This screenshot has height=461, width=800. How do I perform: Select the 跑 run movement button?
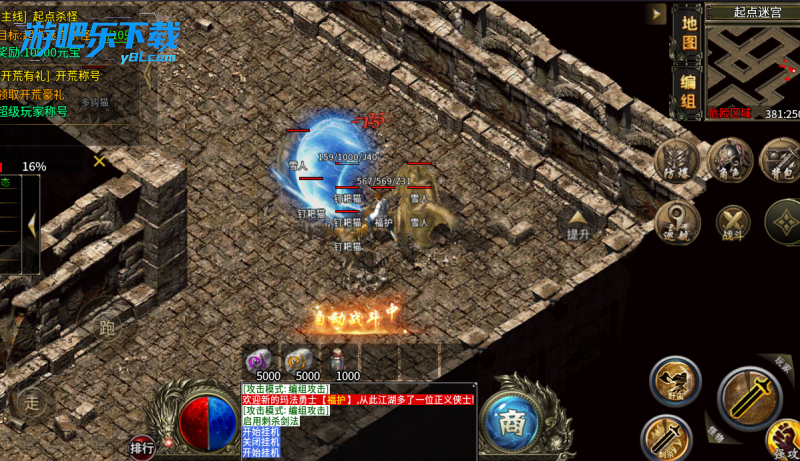[108, 327]
